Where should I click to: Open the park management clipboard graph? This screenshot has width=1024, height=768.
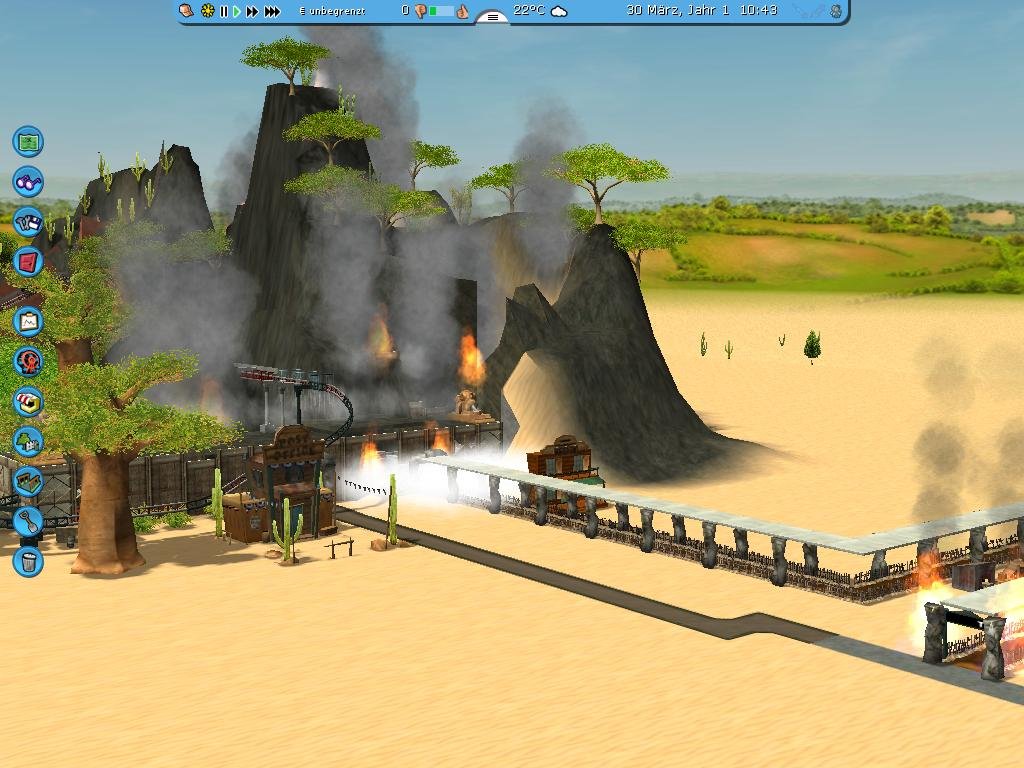28,321
